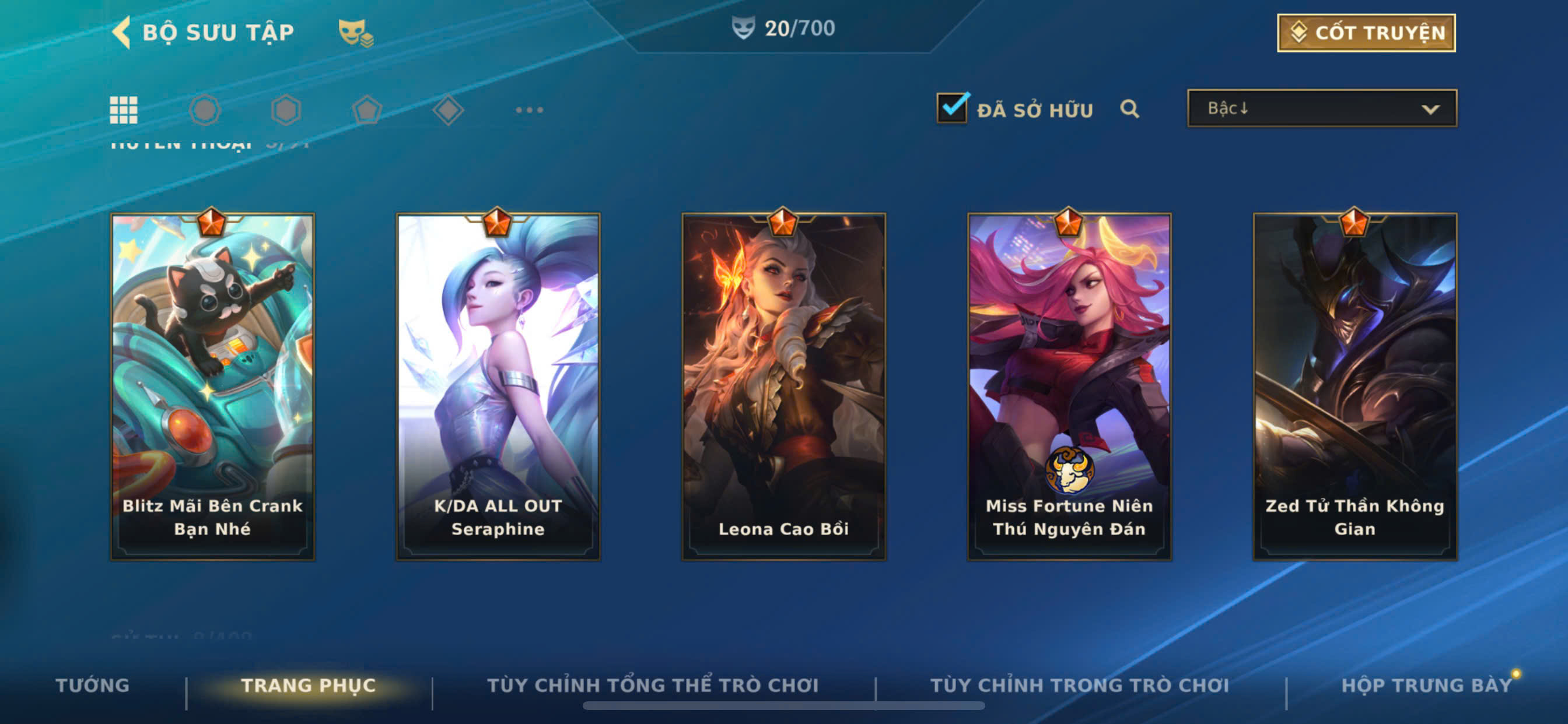Choose the K/DA ALL OUT Seraphine skin
The height and width of the screenshot is (724, 1568).
pos(498,386)
